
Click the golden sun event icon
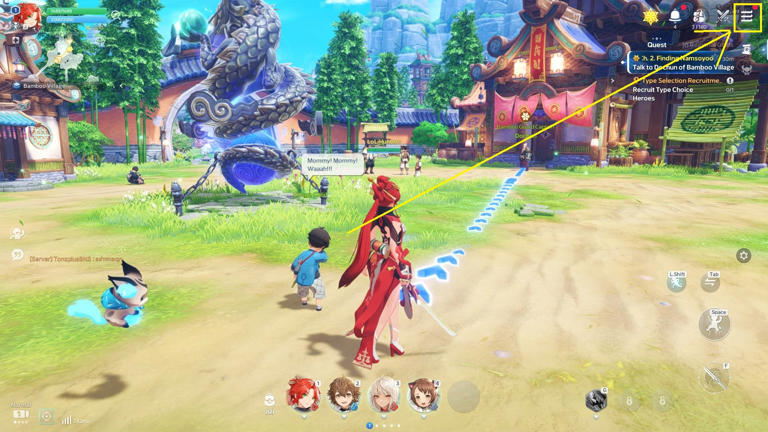pyautogui.click(x=651, y=17)
